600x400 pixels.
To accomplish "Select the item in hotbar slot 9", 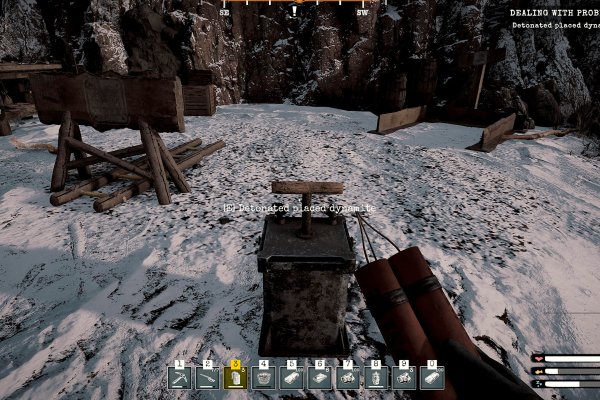I will click(x=404, y=377).
